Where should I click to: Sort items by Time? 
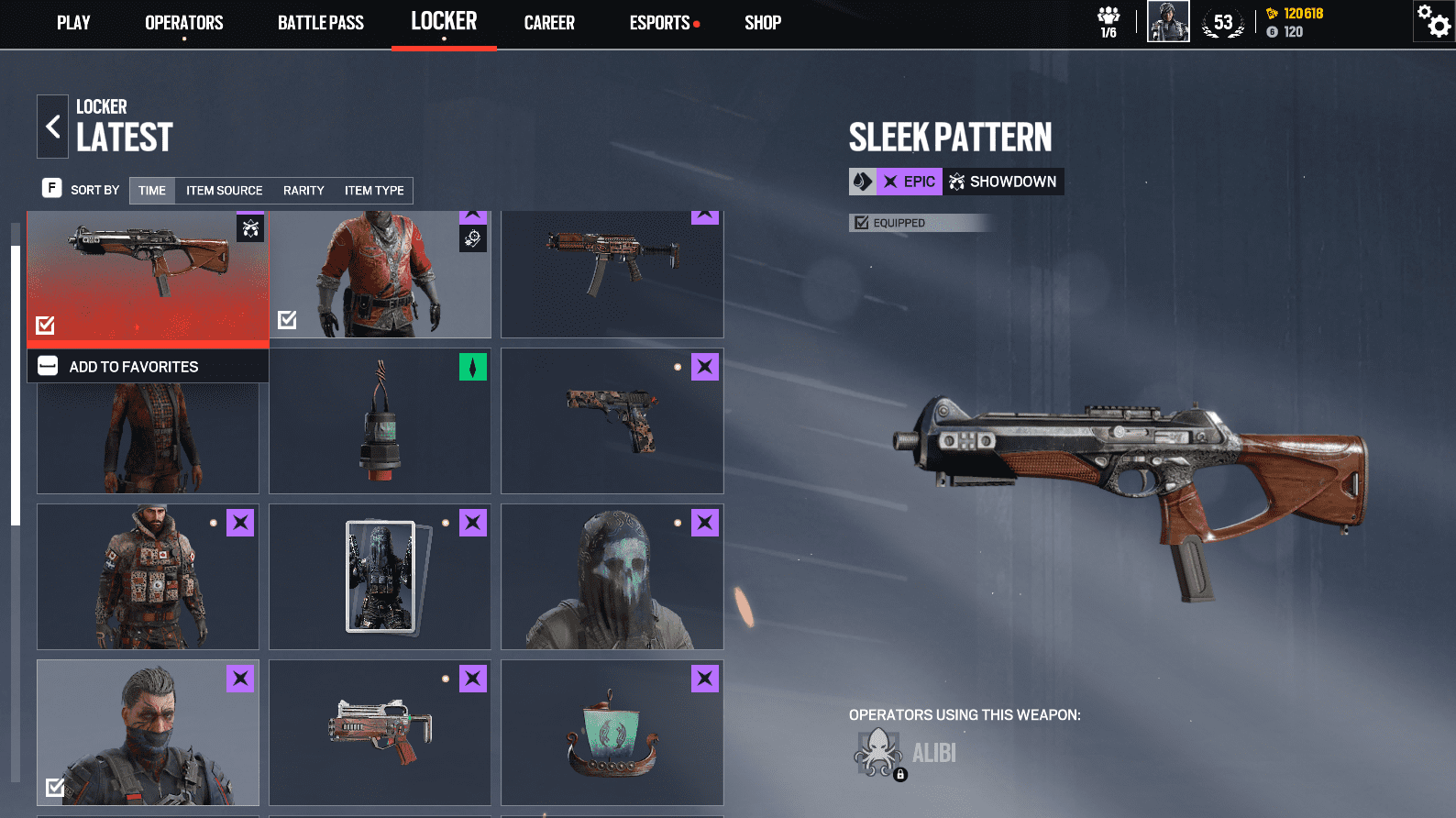tap(152, 191)
